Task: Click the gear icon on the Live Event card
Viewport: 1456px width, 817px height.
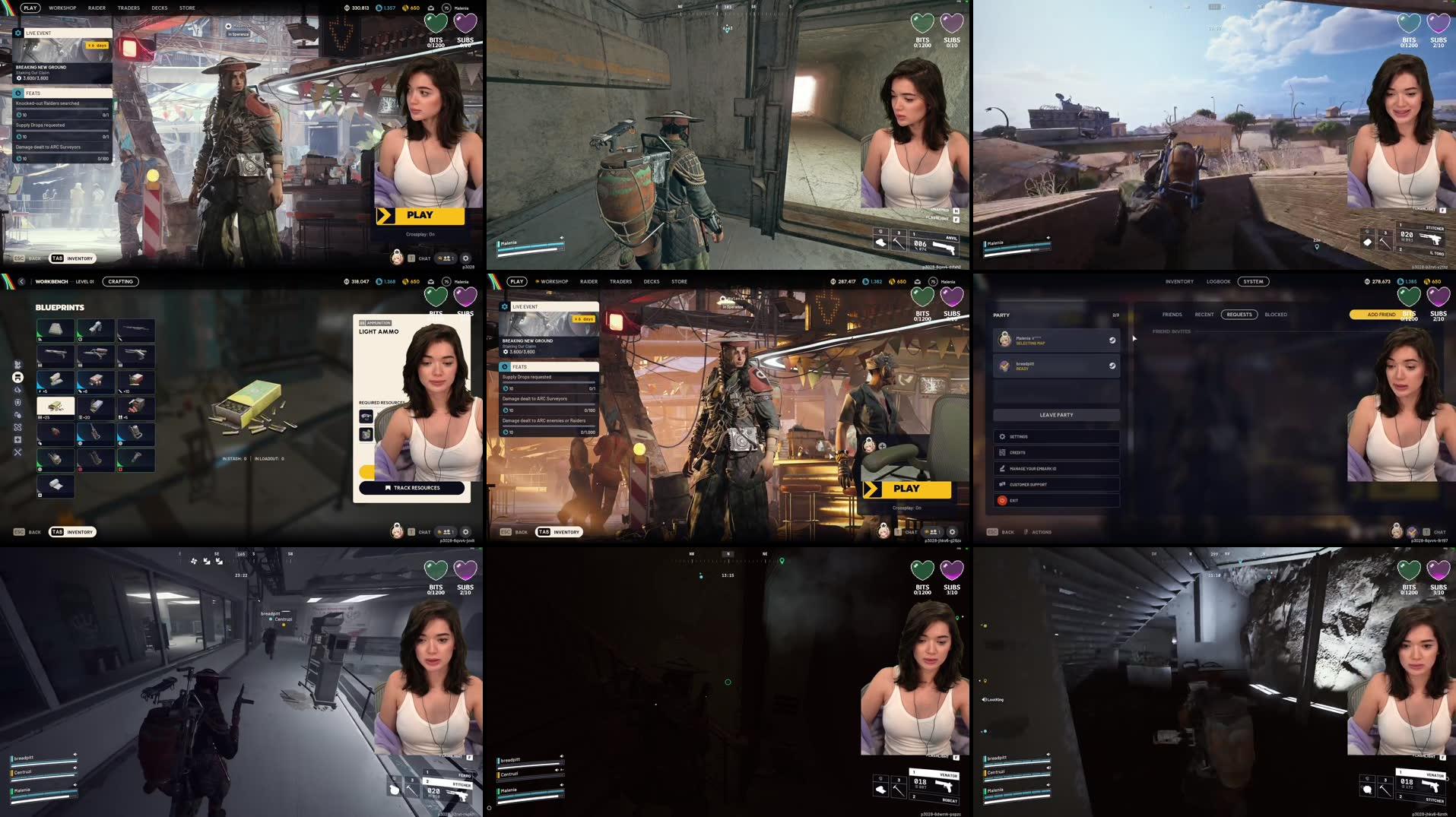Action: (x=503, y=306)
